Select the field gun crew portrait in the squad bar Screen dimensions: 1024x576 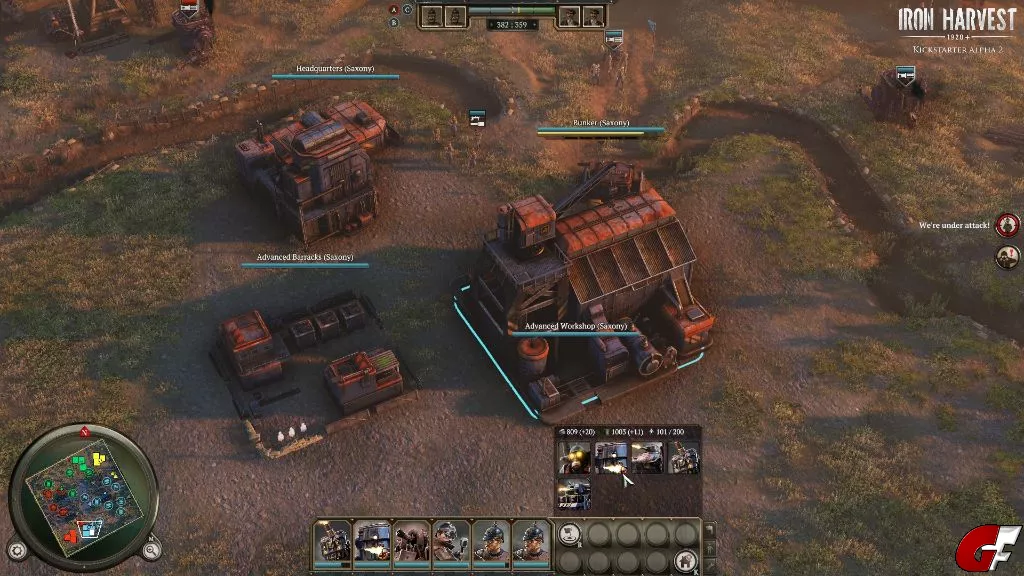410,541
